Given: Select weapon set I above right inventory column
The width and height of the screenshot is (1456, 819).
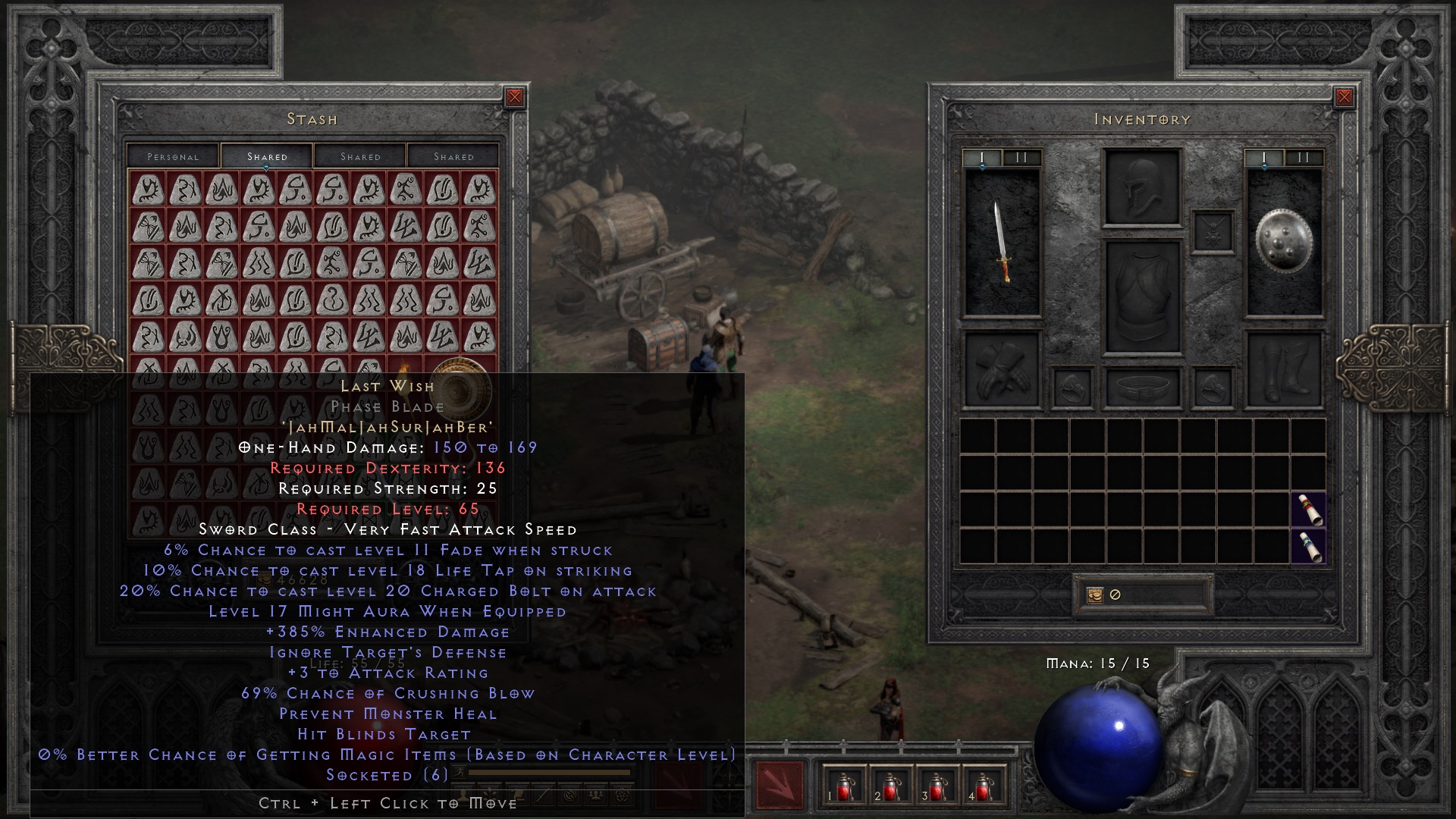Looking at the screenshot, I should pos(1263,158).
